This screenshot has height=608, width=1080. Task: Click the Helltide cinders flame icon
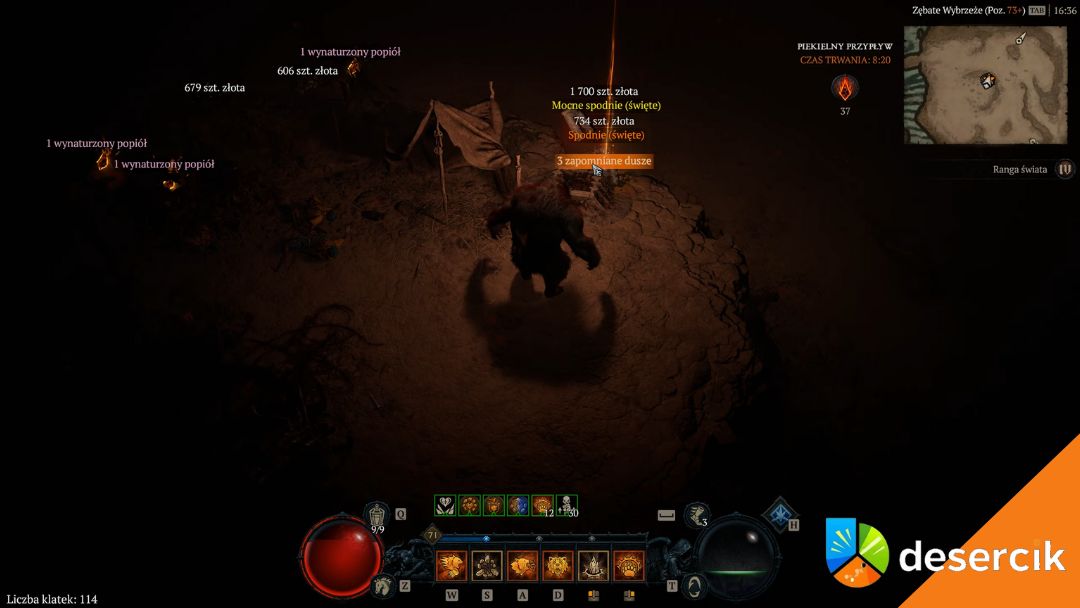pos(845,89)
